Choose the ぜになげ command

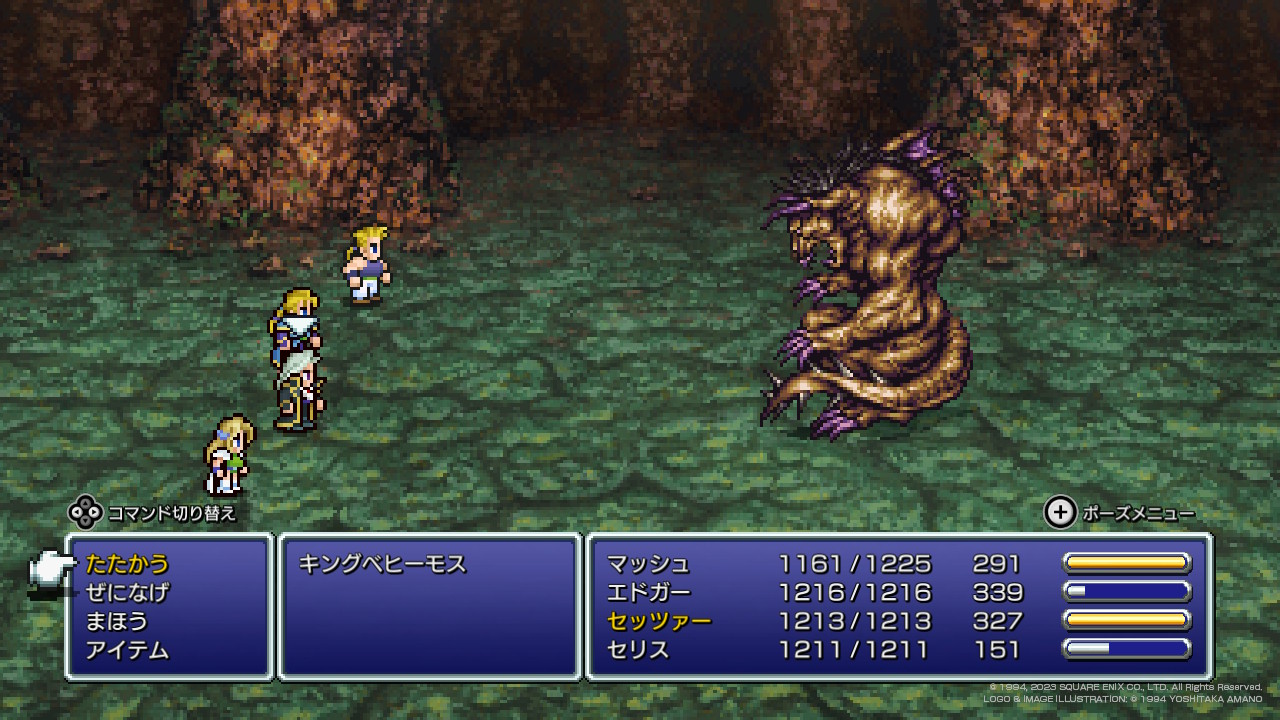click(127, 593)
